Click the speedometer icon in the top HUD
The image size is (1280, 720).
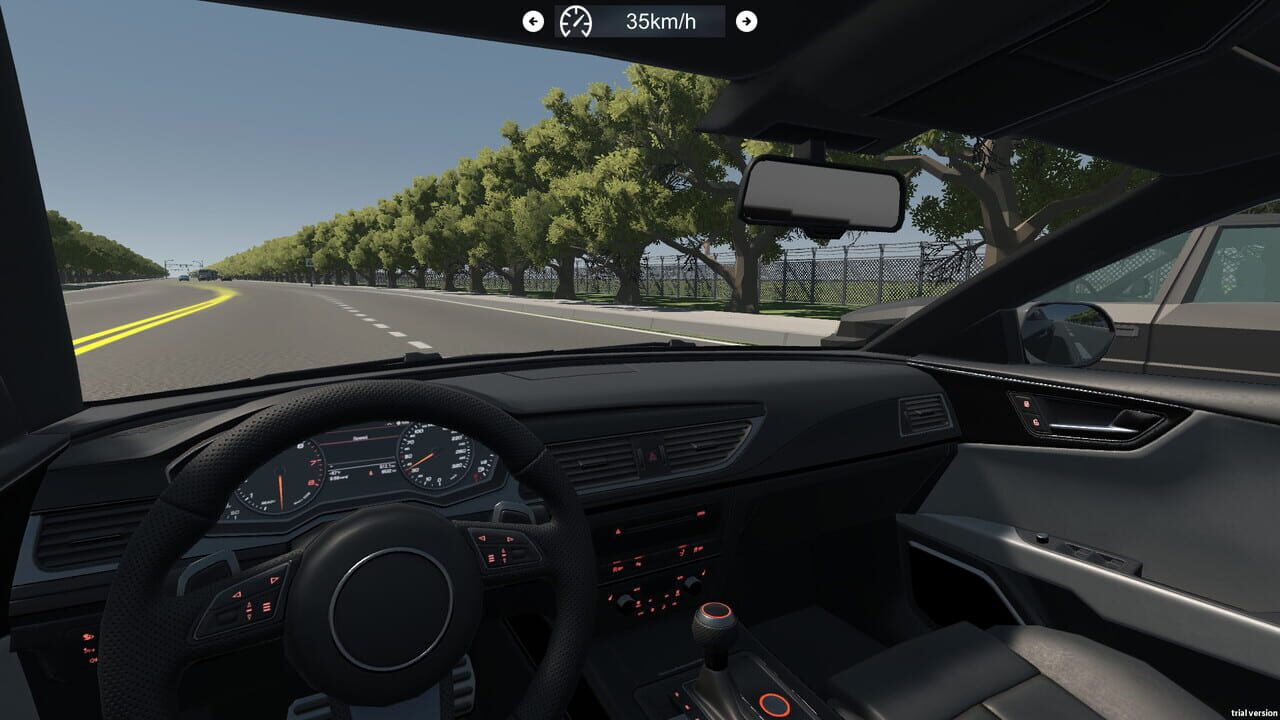click(x=575, y=21)
